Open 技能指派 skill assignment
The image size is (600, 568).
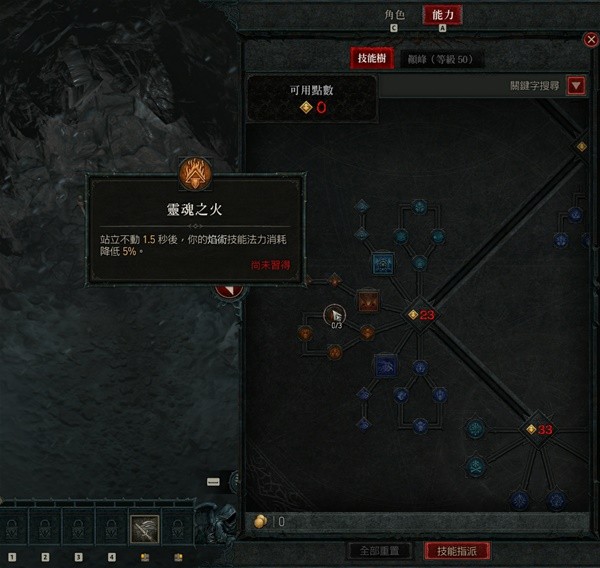pyautogui.click(x=457, y=551)
